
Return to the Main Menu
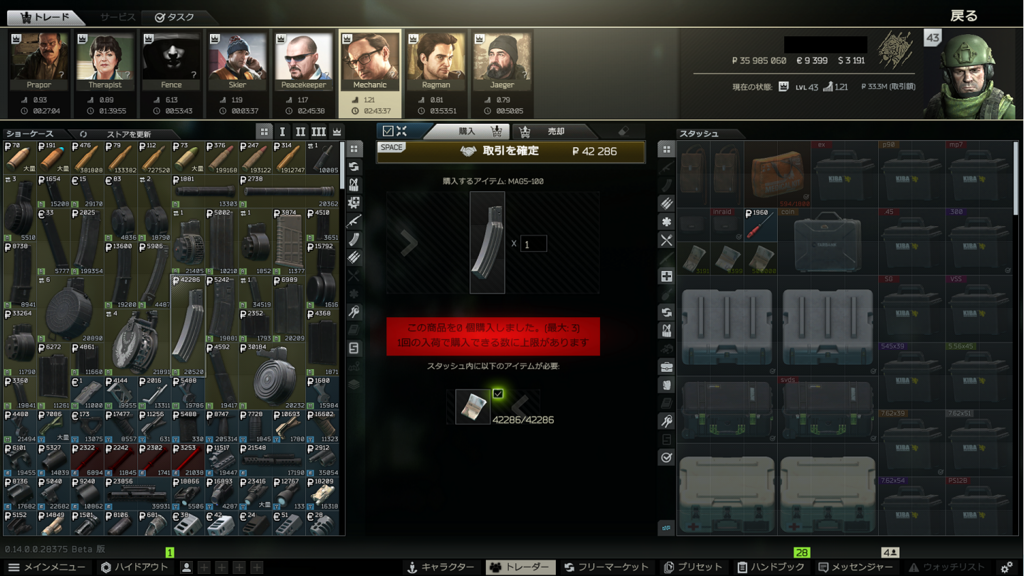click(x=47, y=567)
